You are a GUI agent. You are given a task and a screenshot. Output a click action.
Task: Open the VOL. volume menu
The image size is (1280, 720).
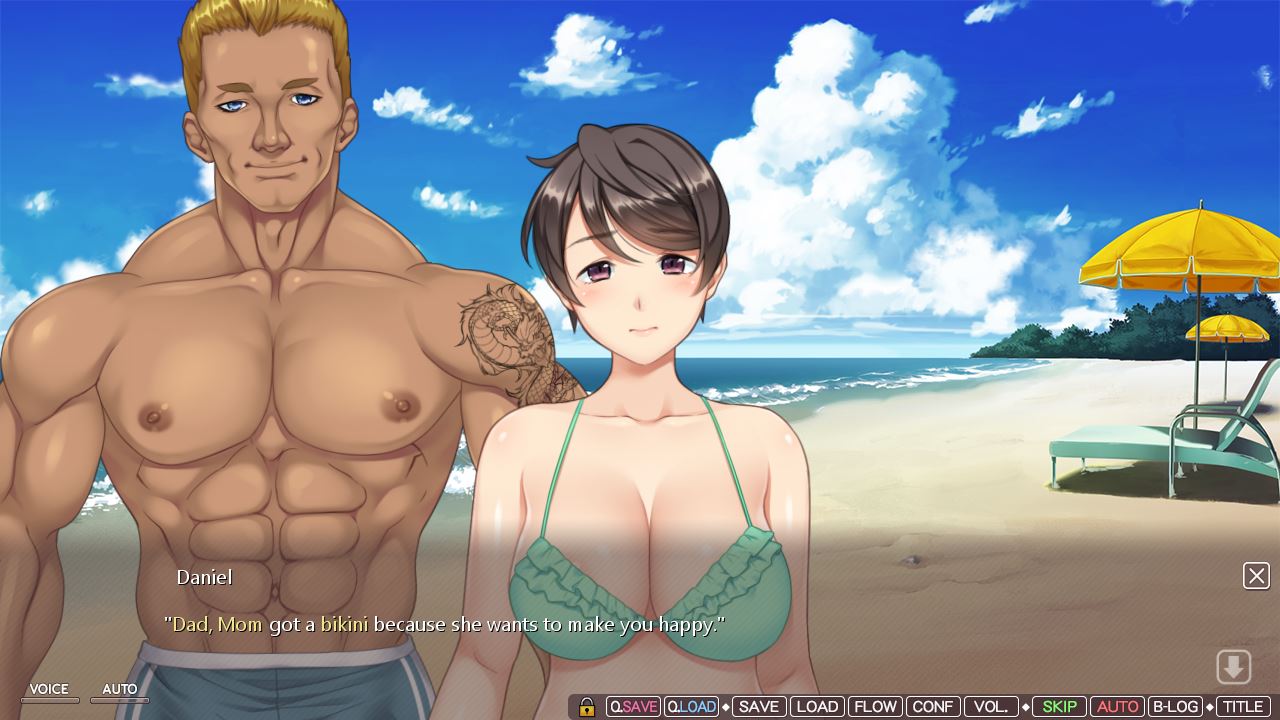click(991, 706)
